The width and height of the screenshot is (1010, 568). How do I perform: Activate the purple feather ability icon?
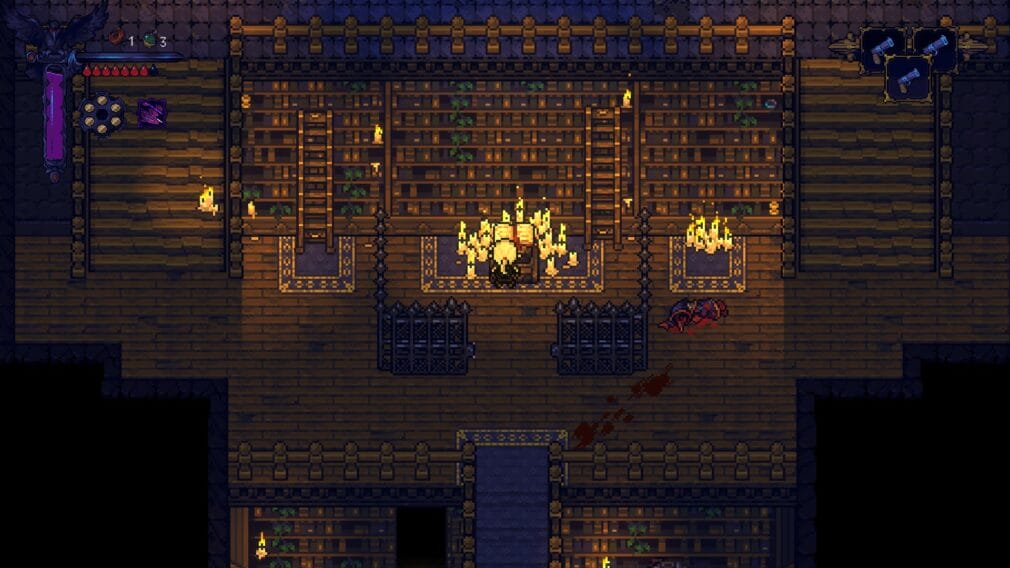(152, 112)
